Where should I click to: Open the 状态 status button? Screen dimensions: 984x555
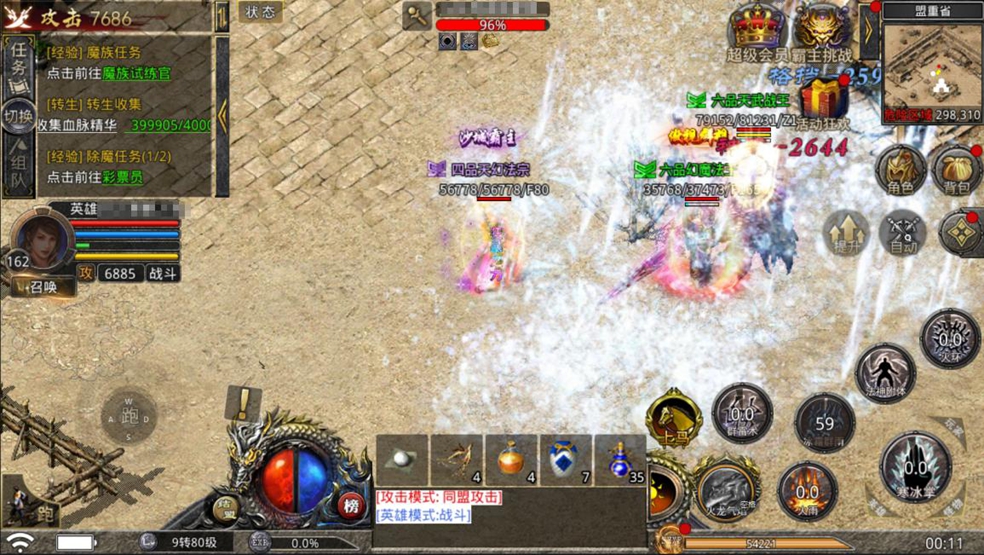260,12
